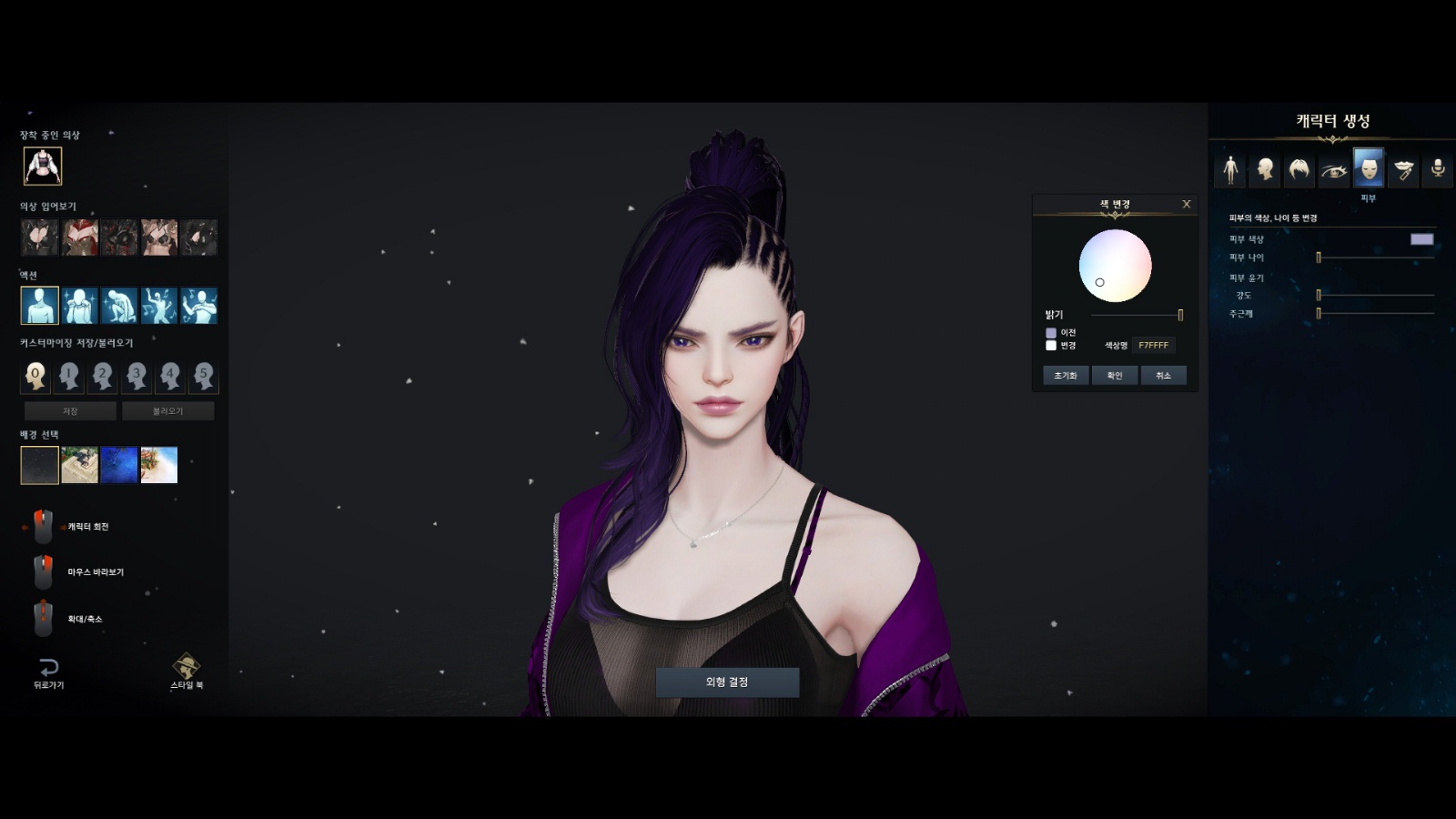Open the eye customization tab
The height and width of the screenshot is (819, 1456).
point(1334,169)
